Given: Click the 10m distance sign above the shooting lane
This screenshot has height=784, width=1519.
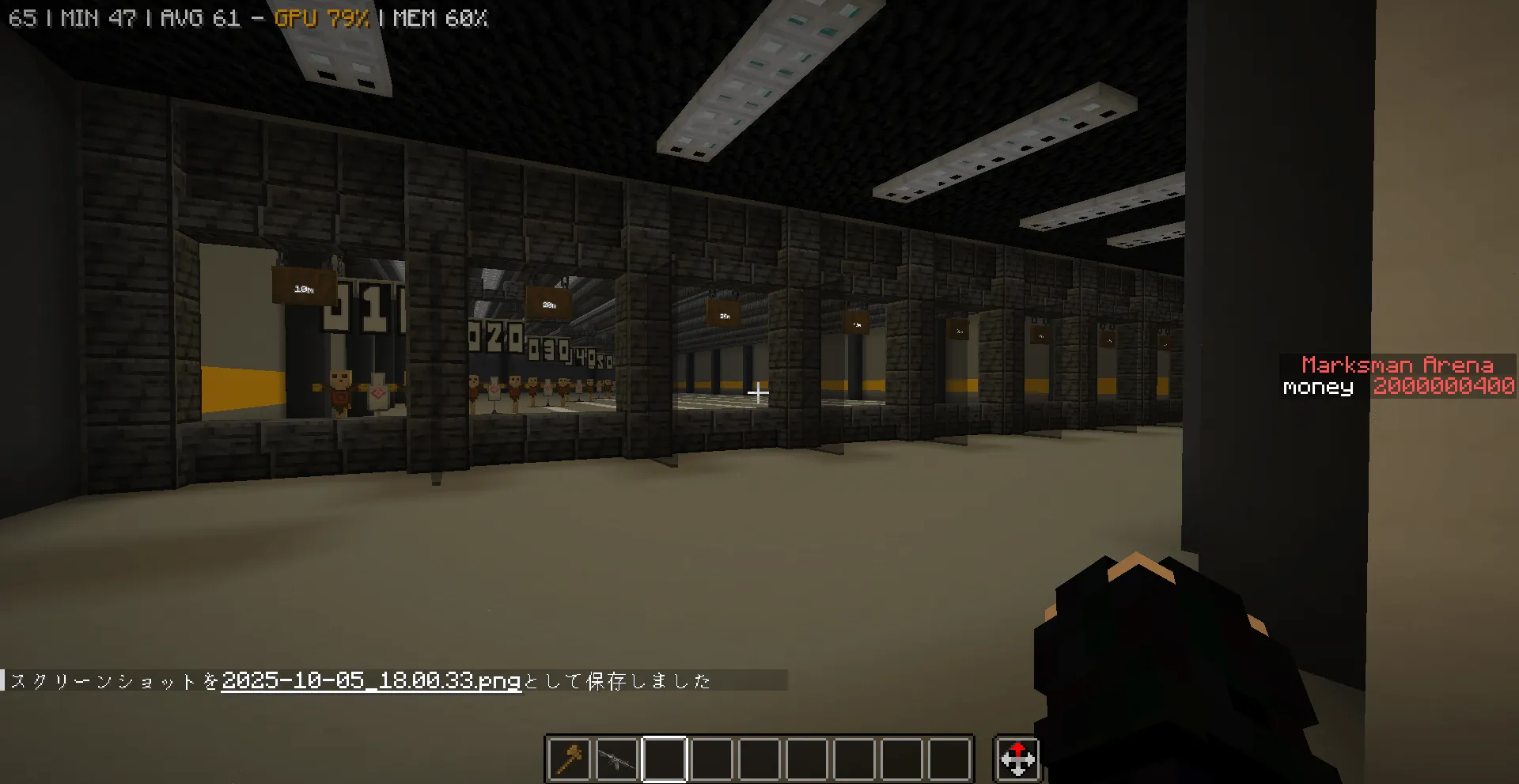Looking at the screenshot, I should (x=305, y=288).
